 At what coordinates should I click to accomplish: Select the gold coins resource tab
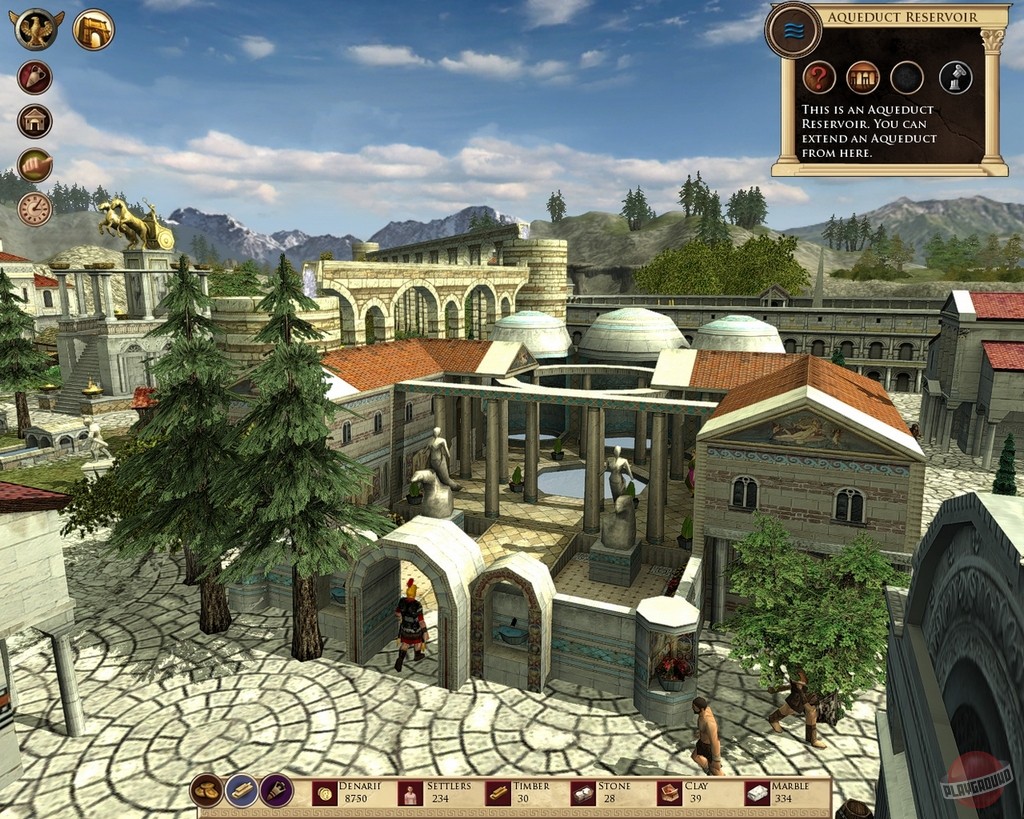click(x=207, y=790)
